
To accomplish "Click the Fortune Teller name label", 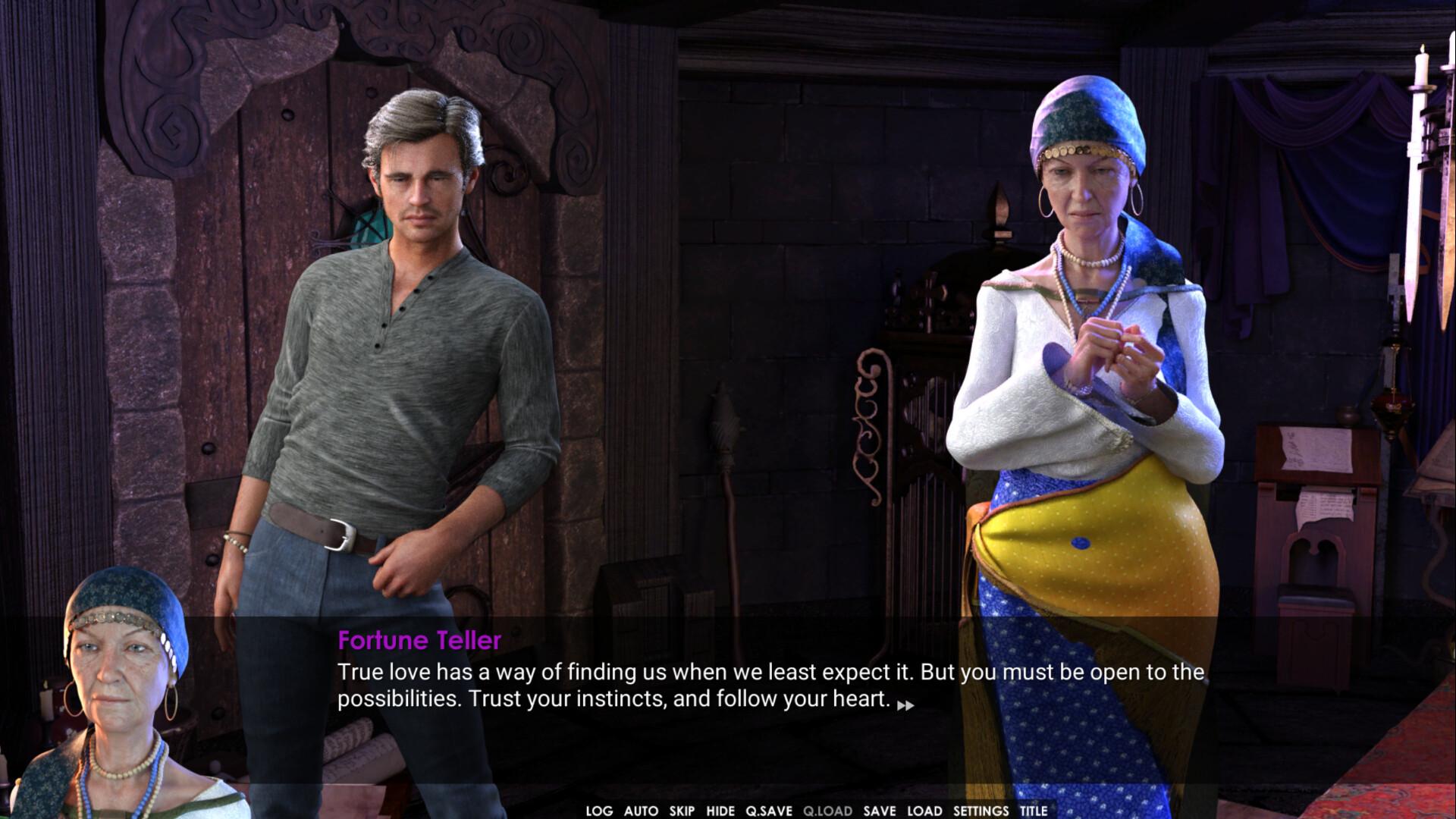I will pyautogui.click(x=419, y=641).
